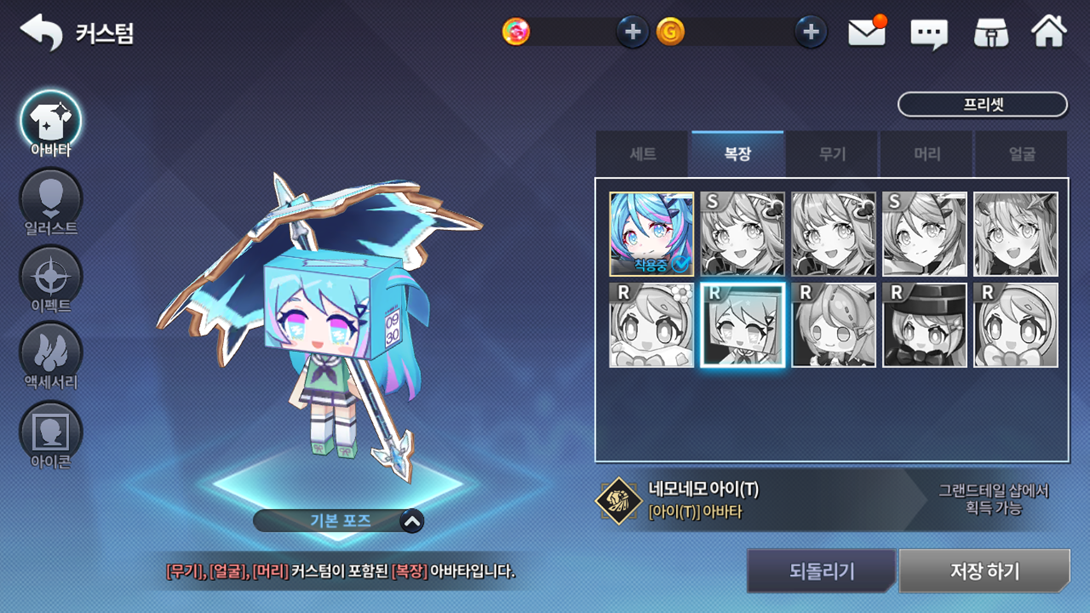The image size is (1090, 613).
Task: Open the mail inbox
Action: [x=867, y=32]
